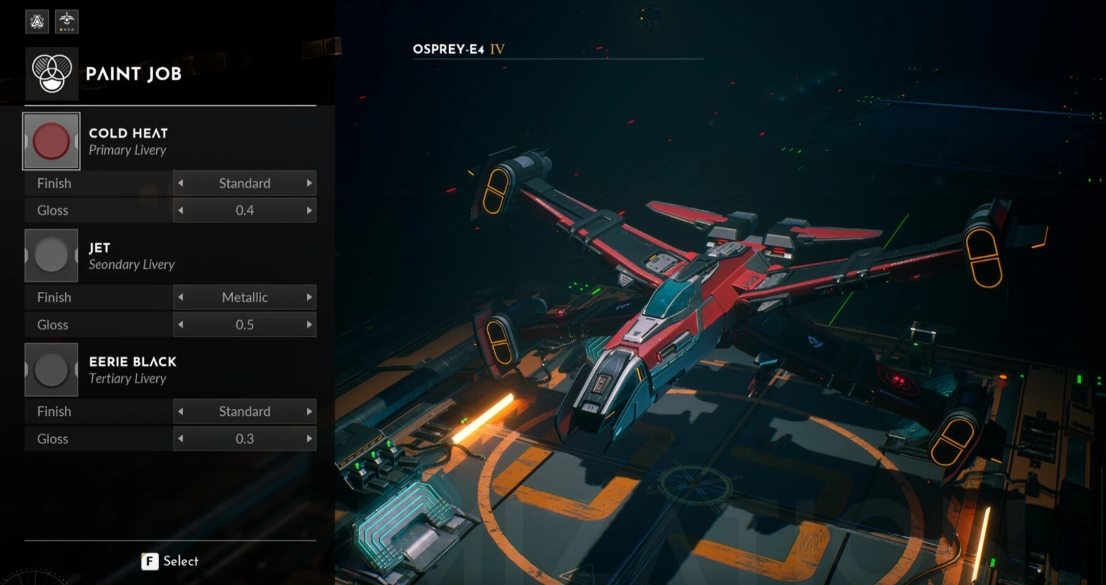Reduce Eerie Black gloss below 0.3

click(x=180, y=439)
